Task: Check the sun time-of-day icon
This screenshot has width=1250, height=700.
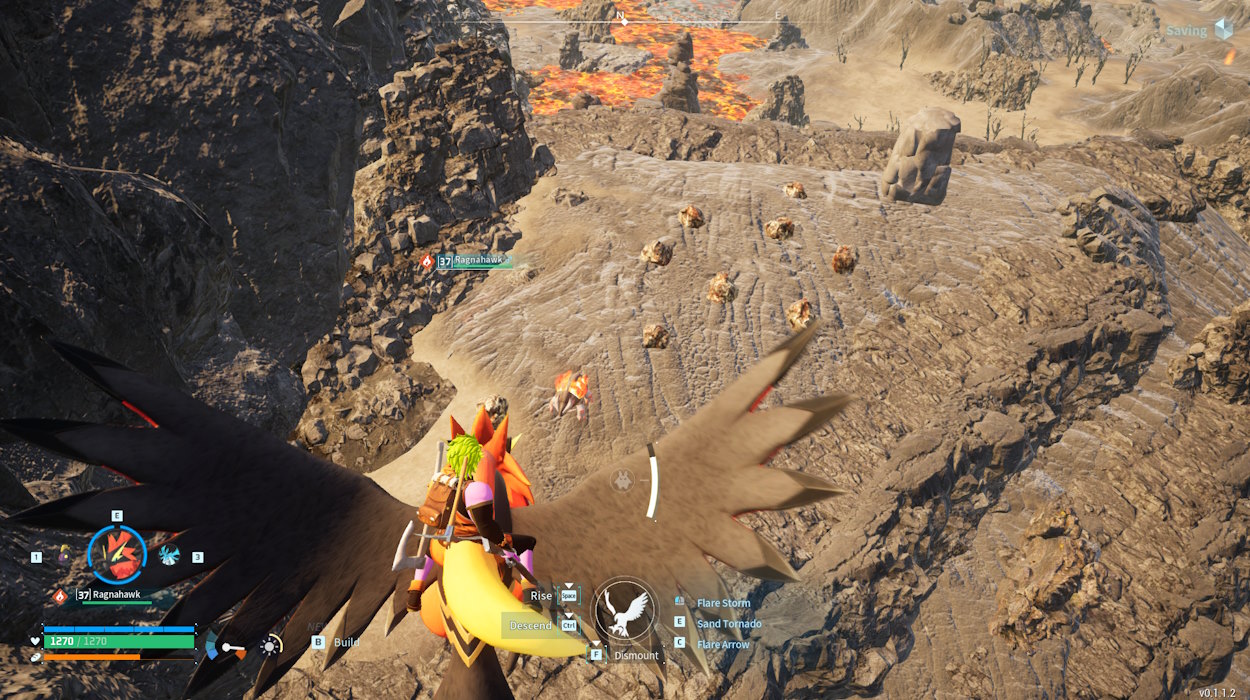Action: tap(270, 645)
